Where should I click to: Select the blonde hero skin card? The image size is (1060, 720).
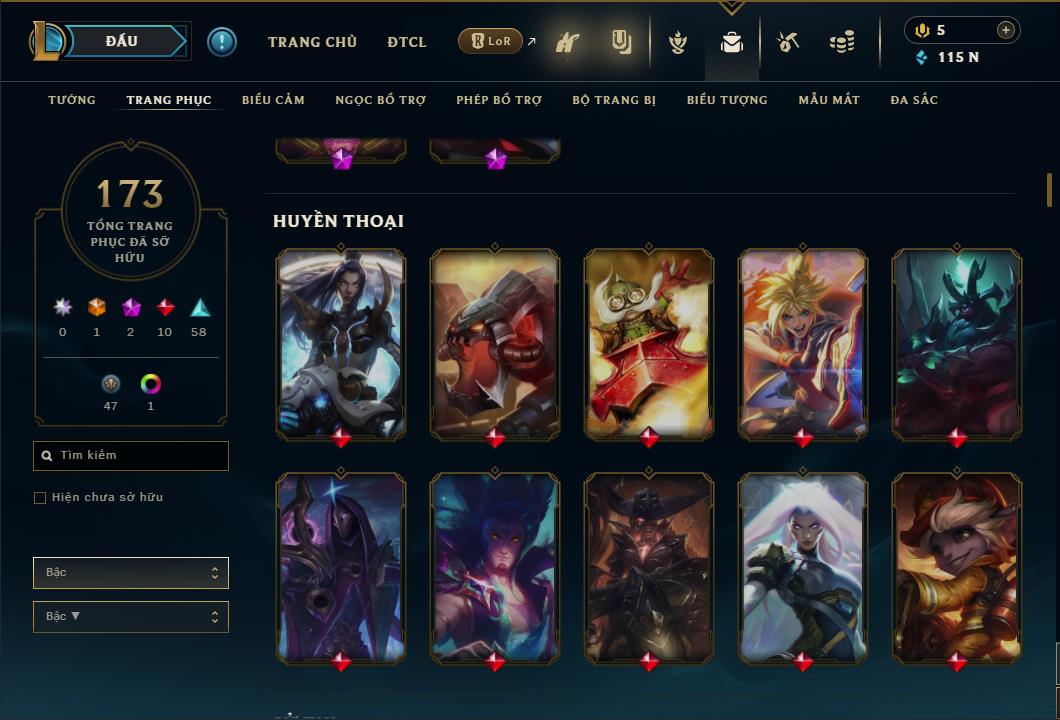pos(803,343)
